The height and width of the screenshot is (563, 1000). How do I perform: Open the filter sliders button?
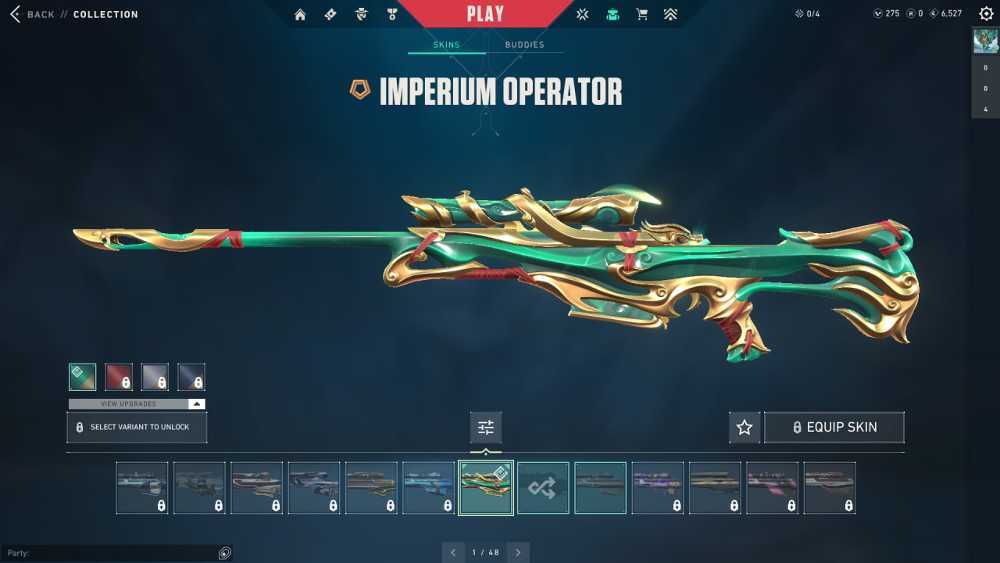(486, 427)
